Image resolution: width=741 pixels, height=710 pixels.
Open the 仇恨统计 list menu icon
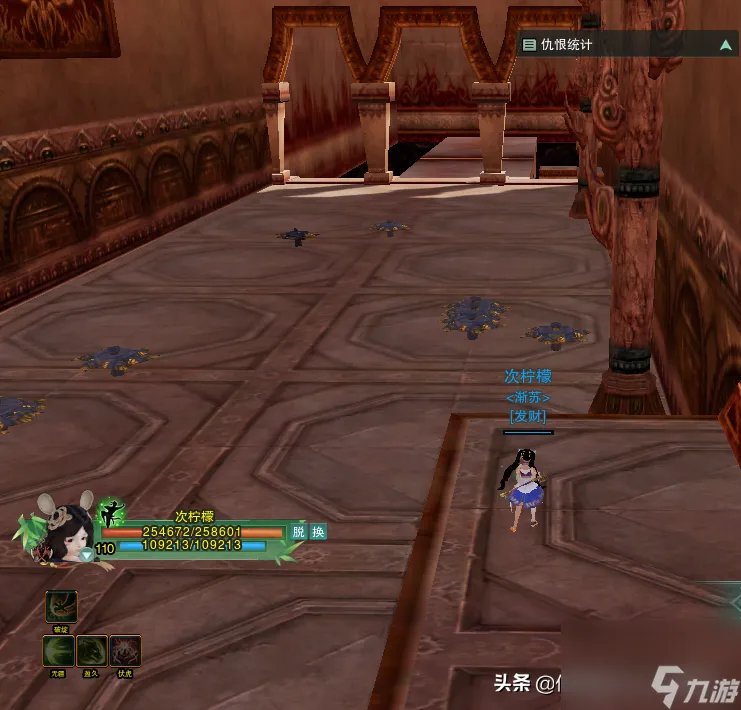(529, 45)
